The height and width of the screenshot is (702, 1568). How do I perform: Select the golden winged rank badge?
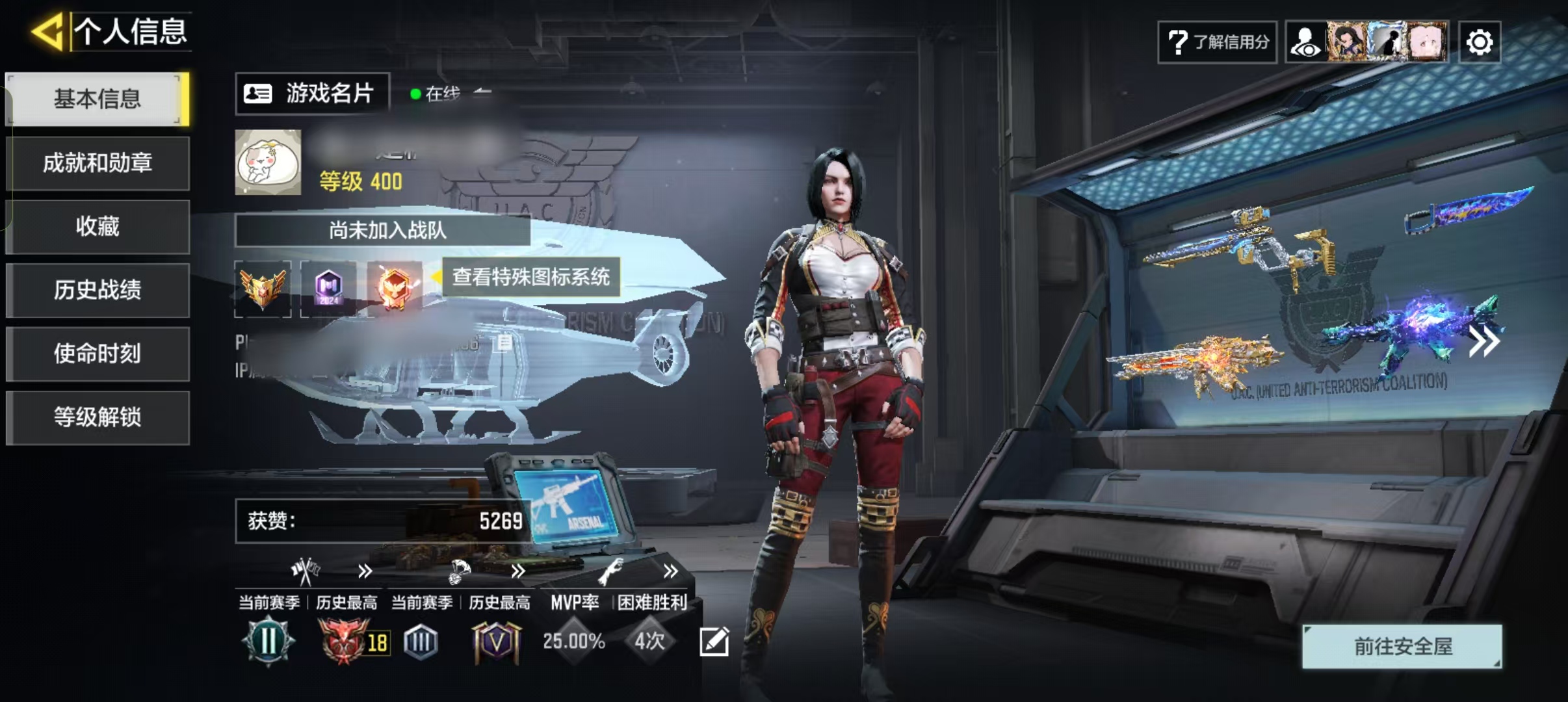[263, 289]
